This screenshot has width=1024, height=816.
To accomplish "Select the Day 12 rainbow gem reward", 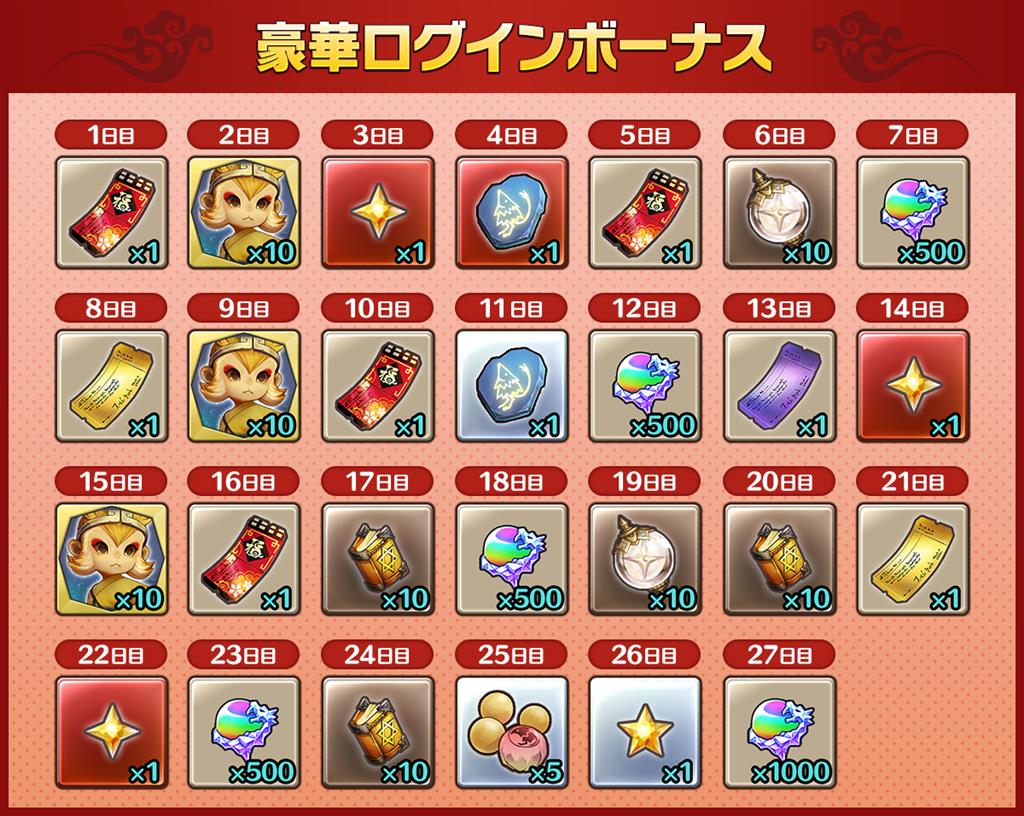I will tap(645, 386).
